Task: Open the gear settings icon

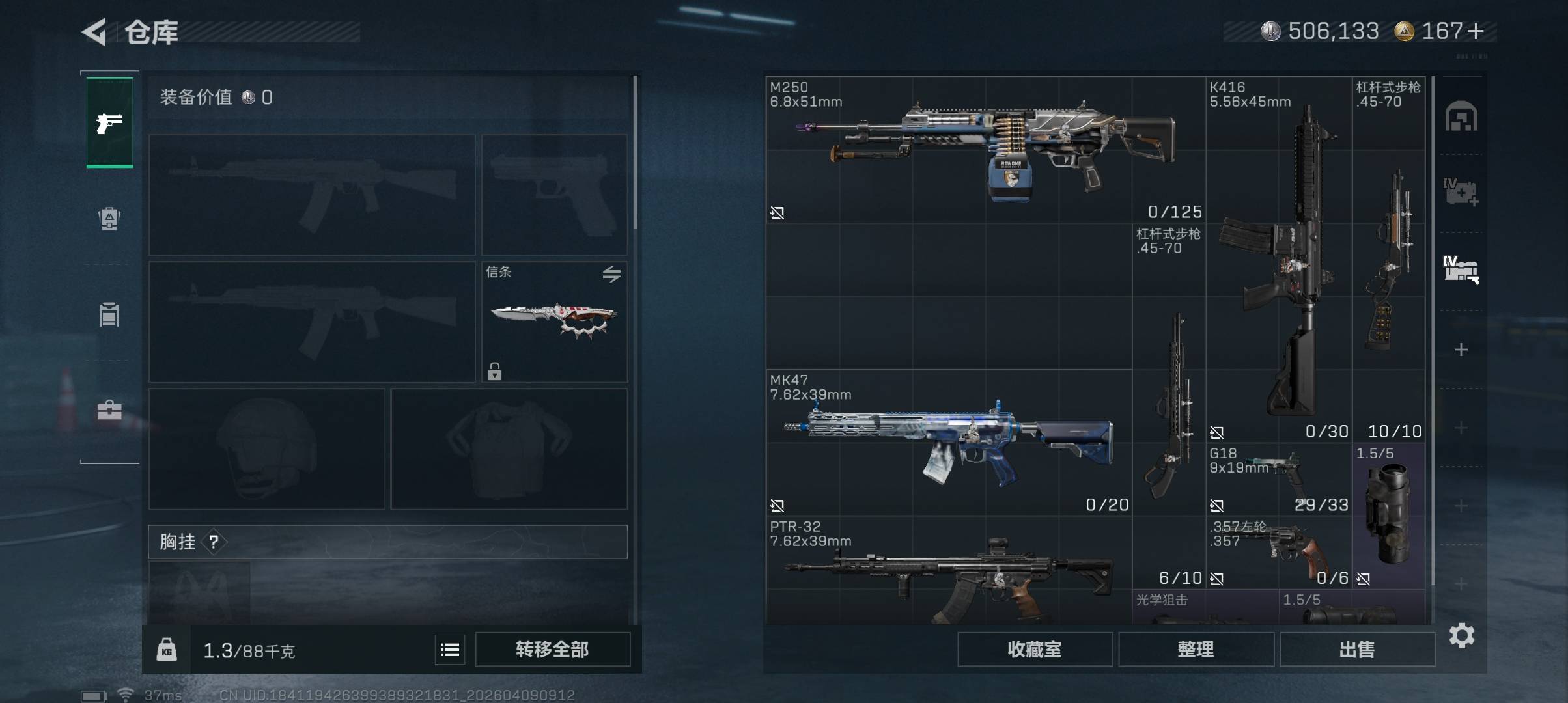Action: 1462,635
